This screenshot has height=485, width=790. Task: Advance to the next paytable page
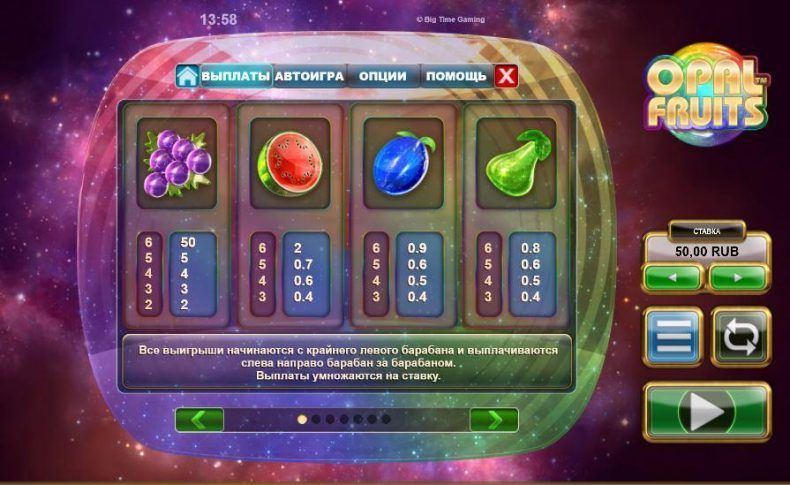pyautogui.click(x=494, y=419)
